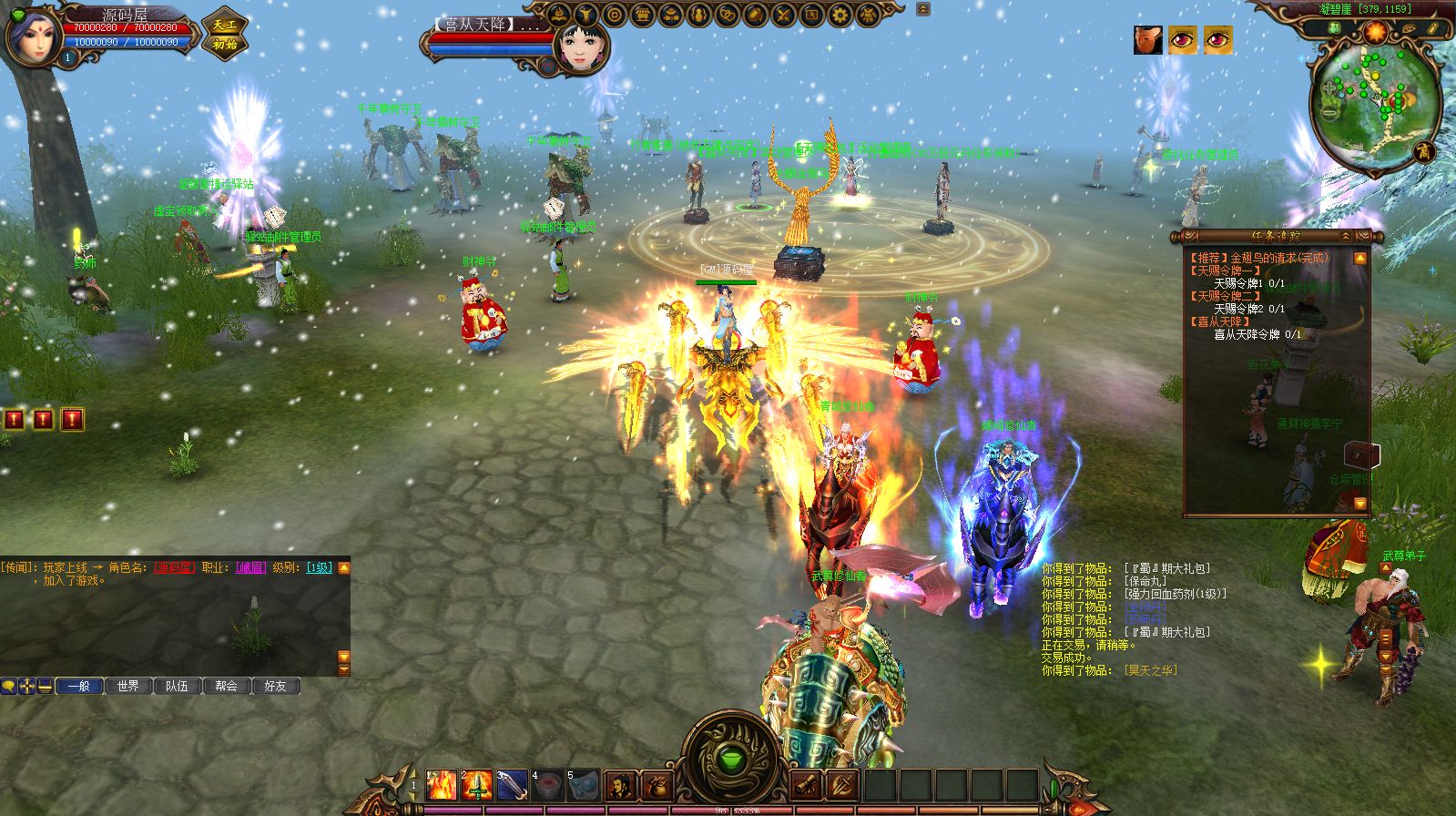Use the flaming sword skill in slot 2
Screen dimensions: 1456x816
click(x=476, y=784)
